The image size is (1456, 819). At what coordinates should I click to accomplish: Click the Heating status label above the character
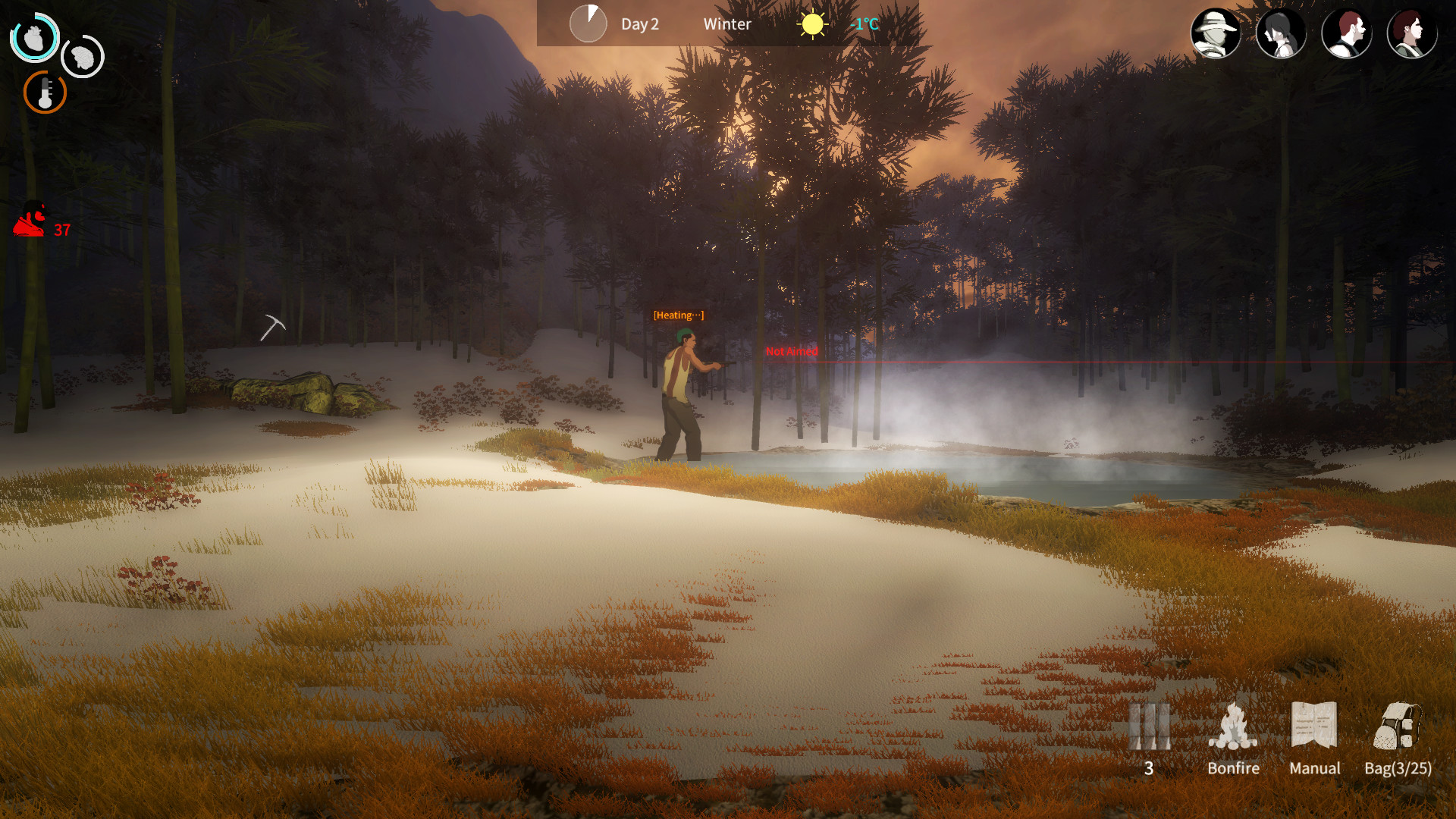pyautogui.click(x=679, y=314)
